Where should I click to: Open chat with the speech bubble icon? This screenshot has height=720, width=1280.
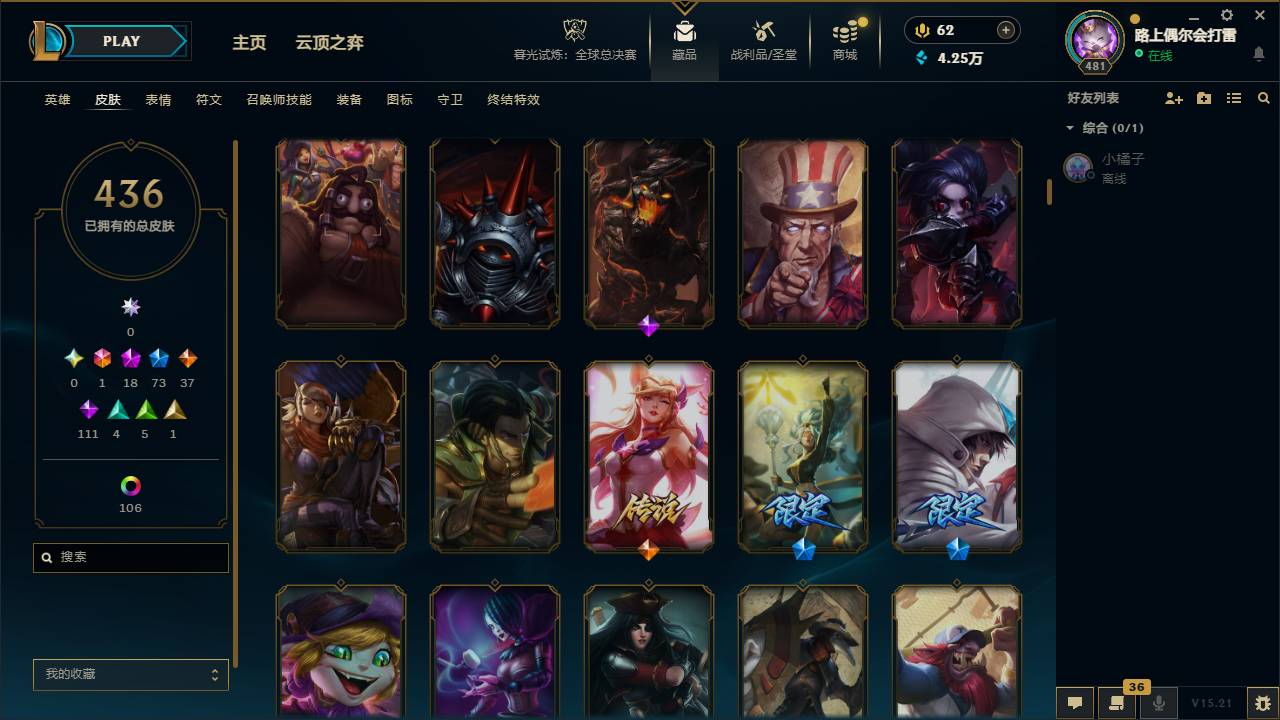click(1075, 703)
